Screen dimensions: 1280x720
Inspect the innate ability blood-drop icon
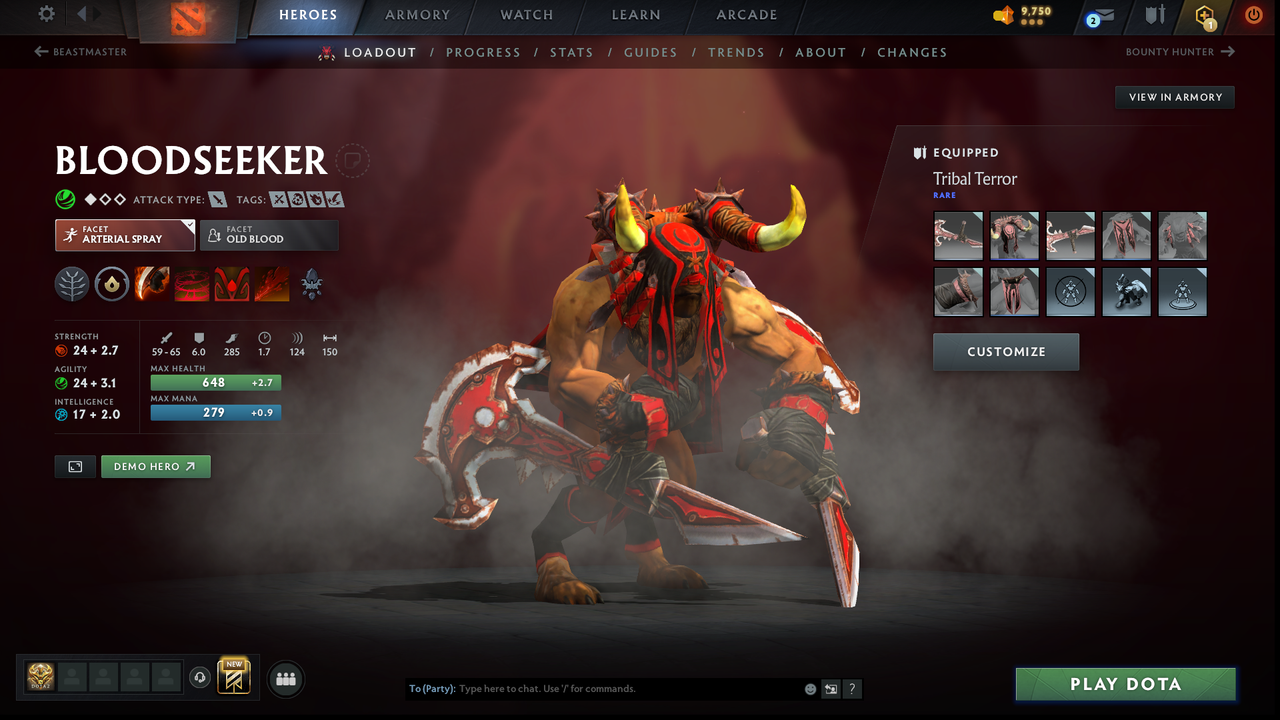pyautogui.click(x=111, y=283)
